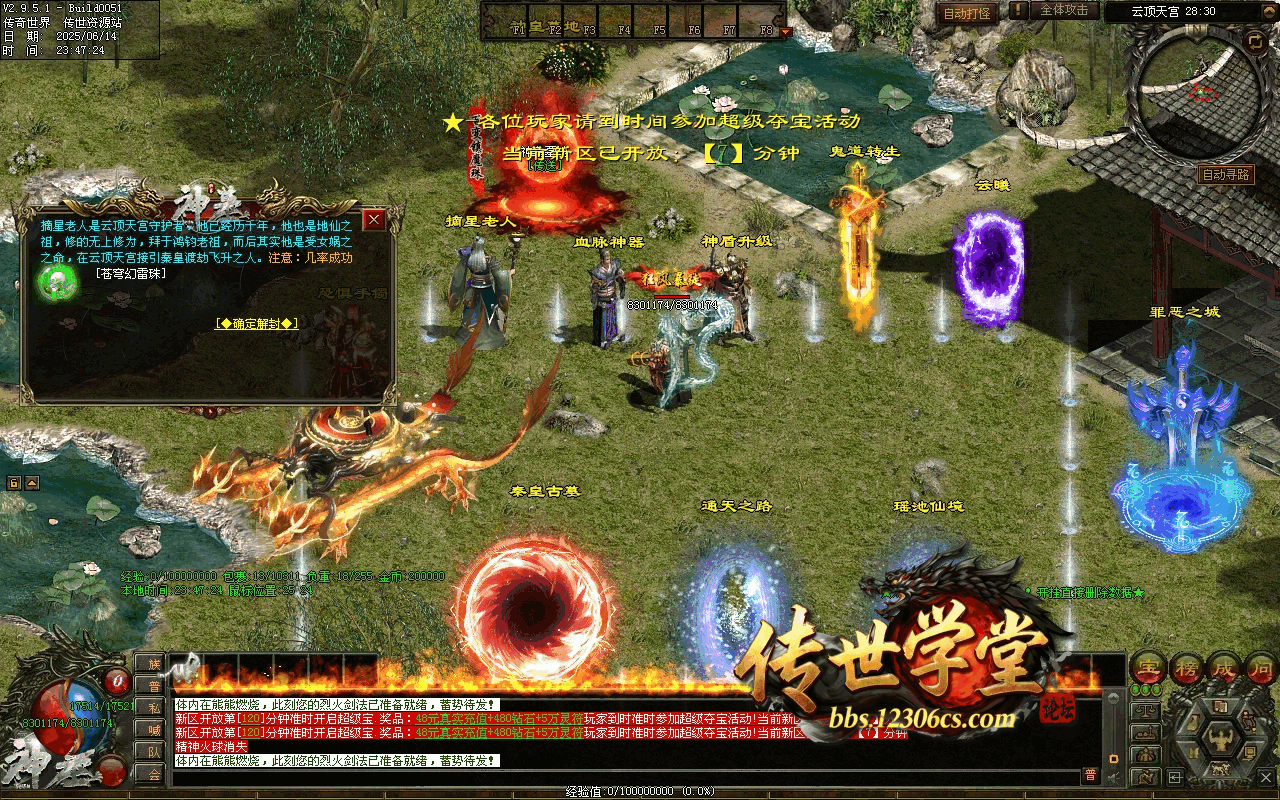Image resolution: width=1280 pixels, height=800 pixels.
Task: Click the minimap swap arrows button
Action: point(1255,41)
